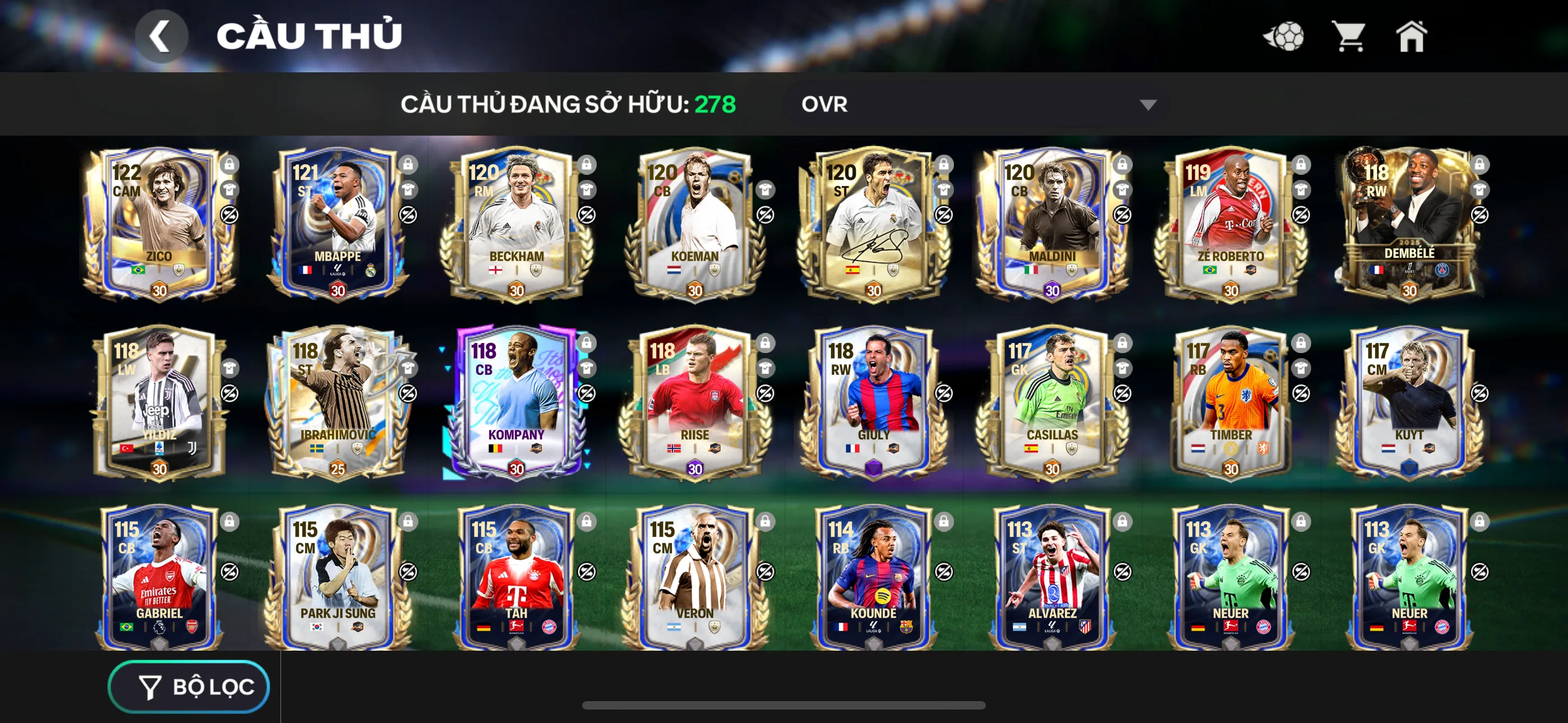Go home using the house icon
Viewport: 1568px width, 723px height.
point(1412,36)
